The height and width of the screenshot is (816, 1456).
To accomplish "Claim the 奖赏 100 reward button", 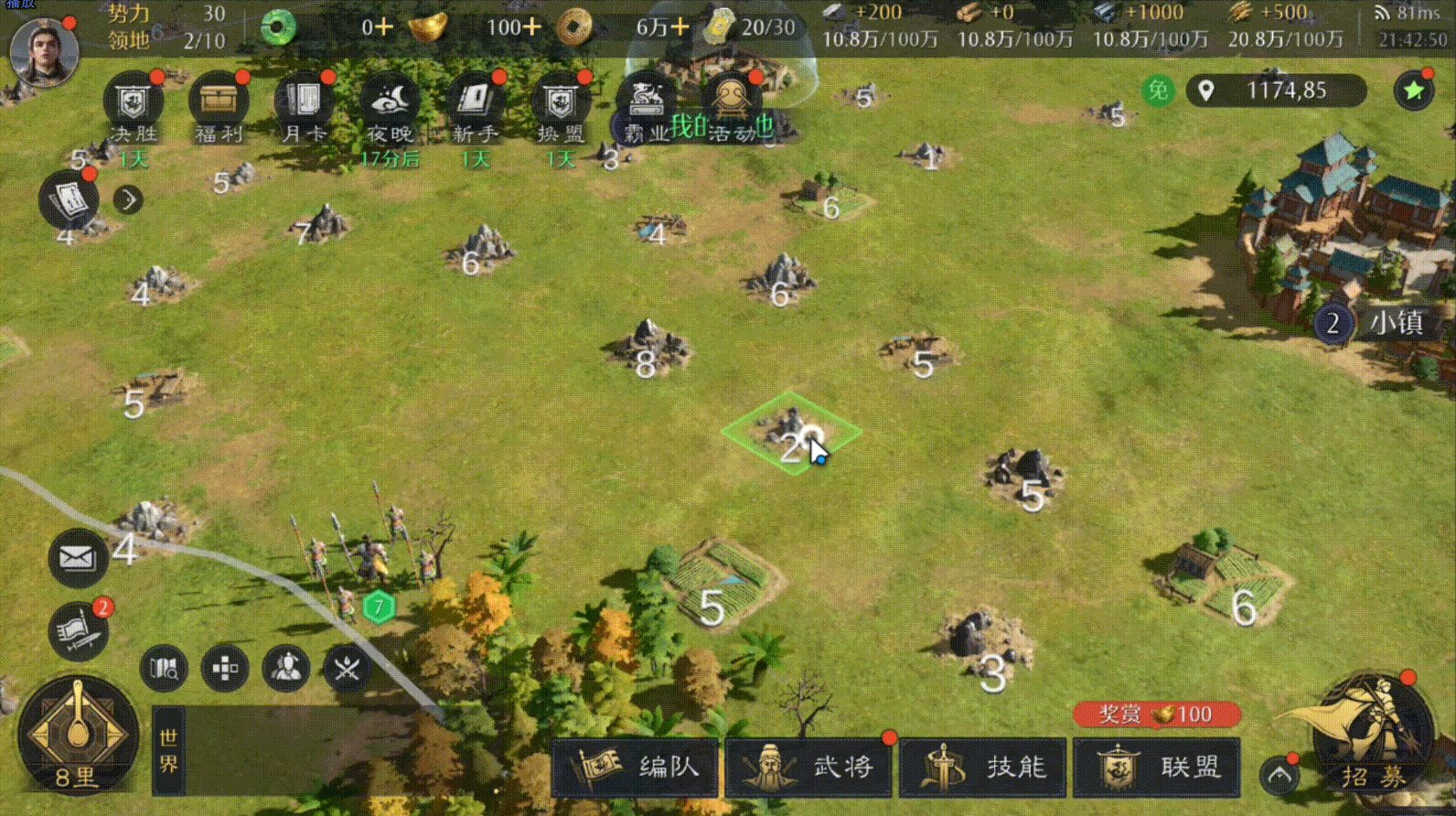I will [1155, 715].
